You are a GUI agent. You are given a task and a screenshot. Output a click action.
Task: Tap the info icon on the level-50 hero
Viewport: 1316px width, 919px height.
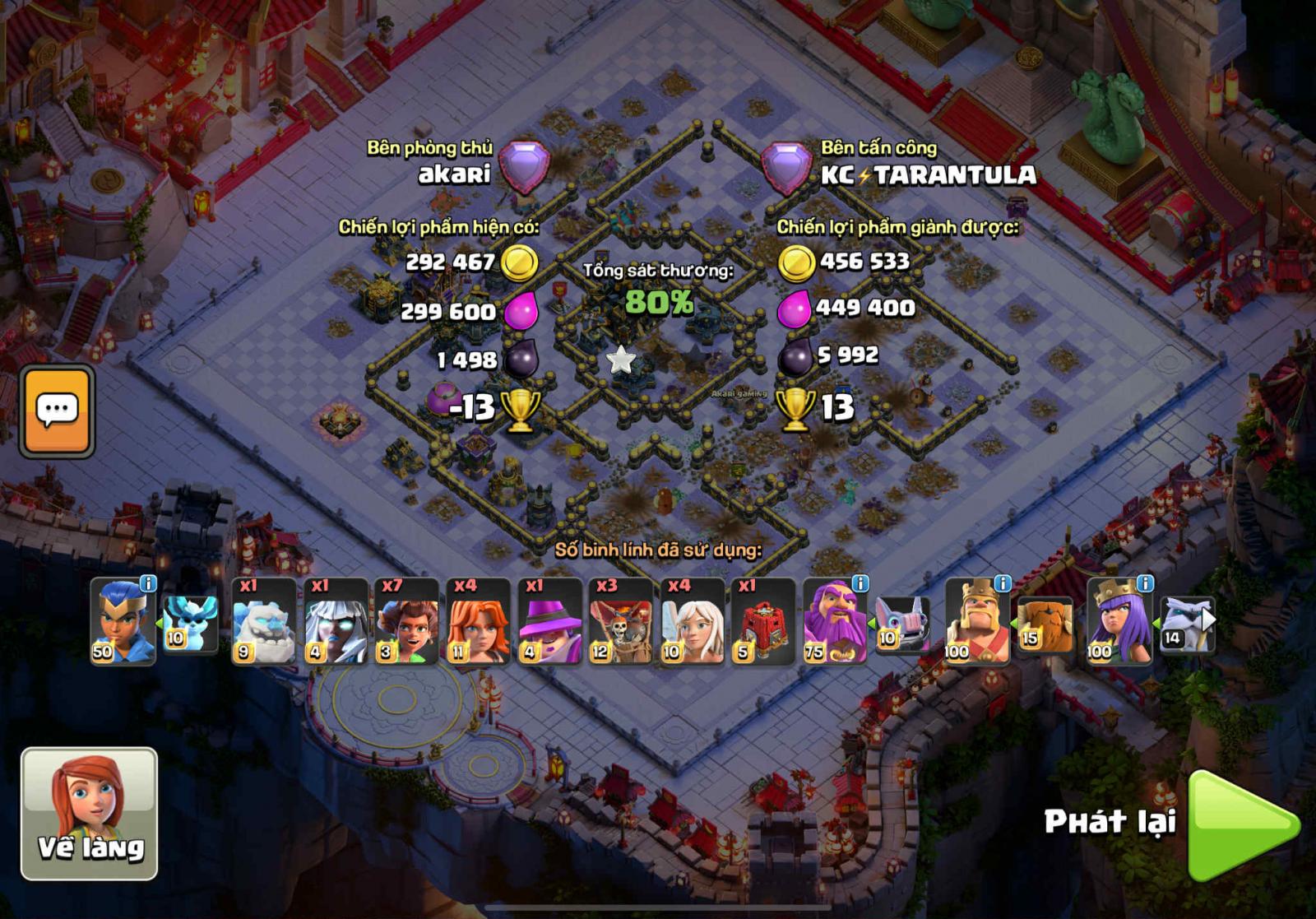149,582
